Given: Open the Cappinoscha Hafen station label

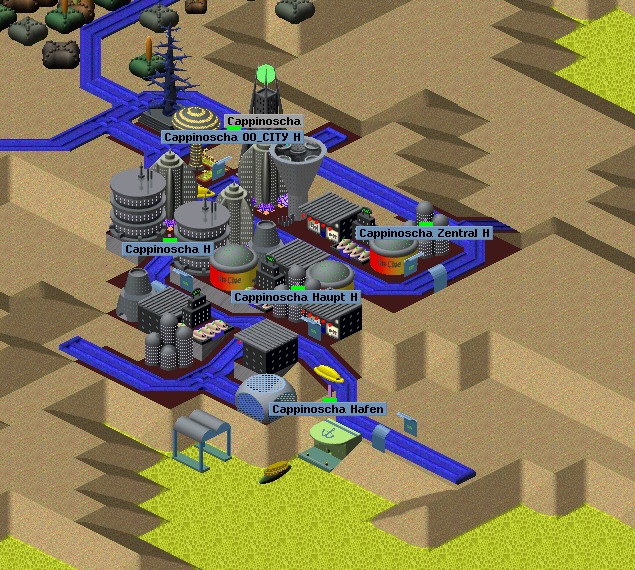Looking at the screenshot, I should (328, 409).
